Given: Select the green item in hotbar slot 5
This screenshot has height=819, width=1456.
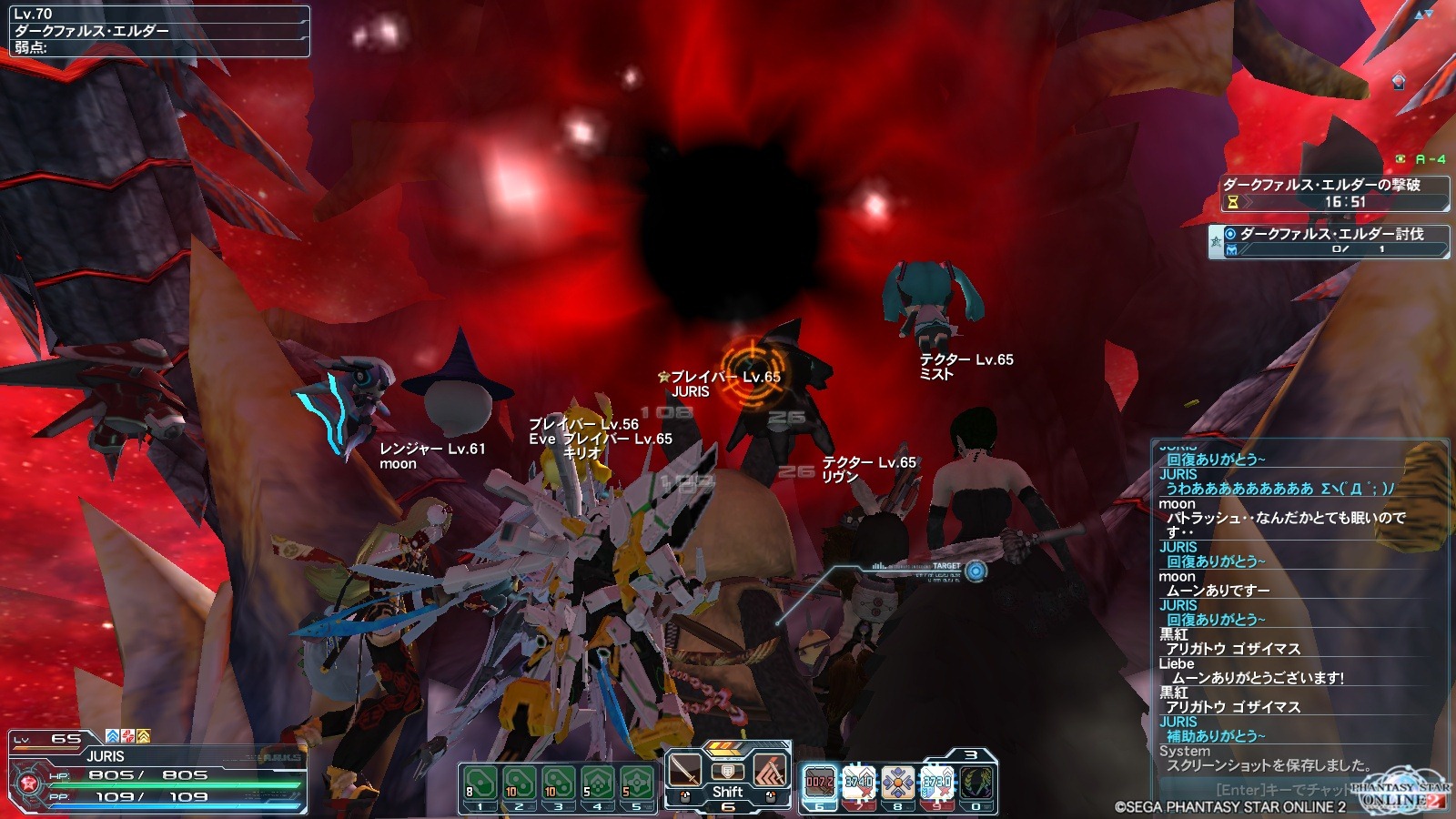Looking at the screenshot, I should click(x=636, y=783).
